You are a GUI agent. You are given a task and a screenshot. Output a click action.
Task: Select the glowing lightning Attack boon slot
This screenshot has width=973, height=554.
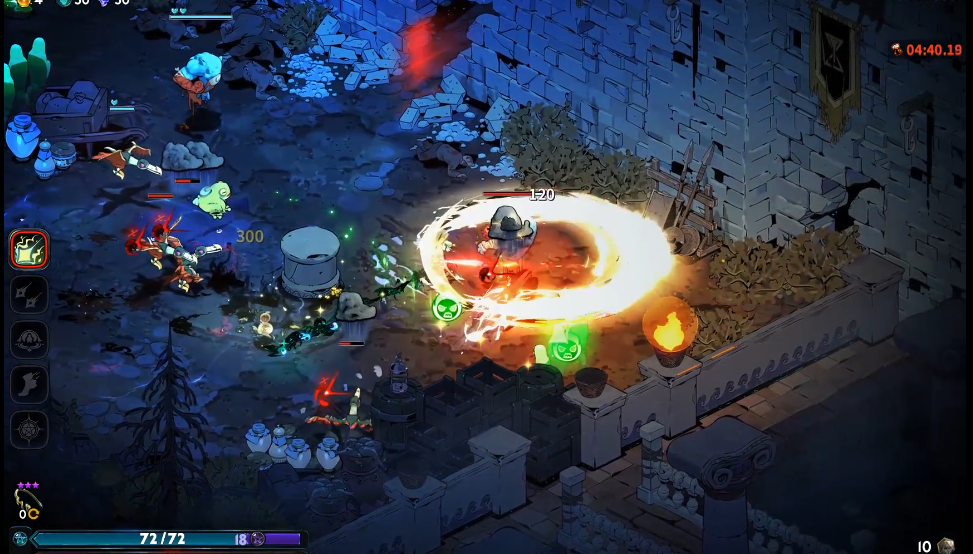(x=30, y=249)
